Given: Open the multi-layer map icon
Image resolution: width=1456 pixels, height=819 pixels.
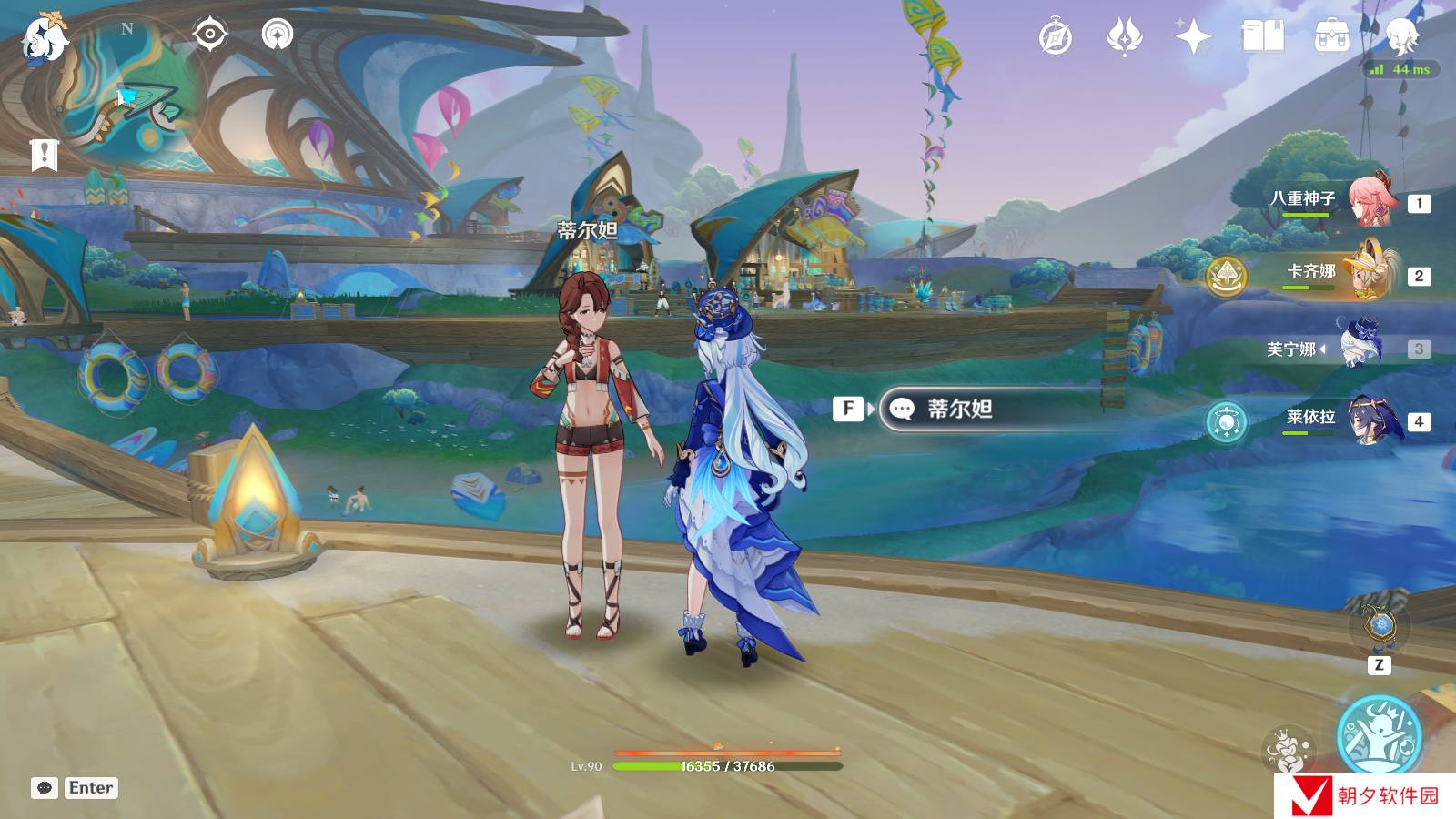Looking at the screenshot, I should (x=278, y=35).
